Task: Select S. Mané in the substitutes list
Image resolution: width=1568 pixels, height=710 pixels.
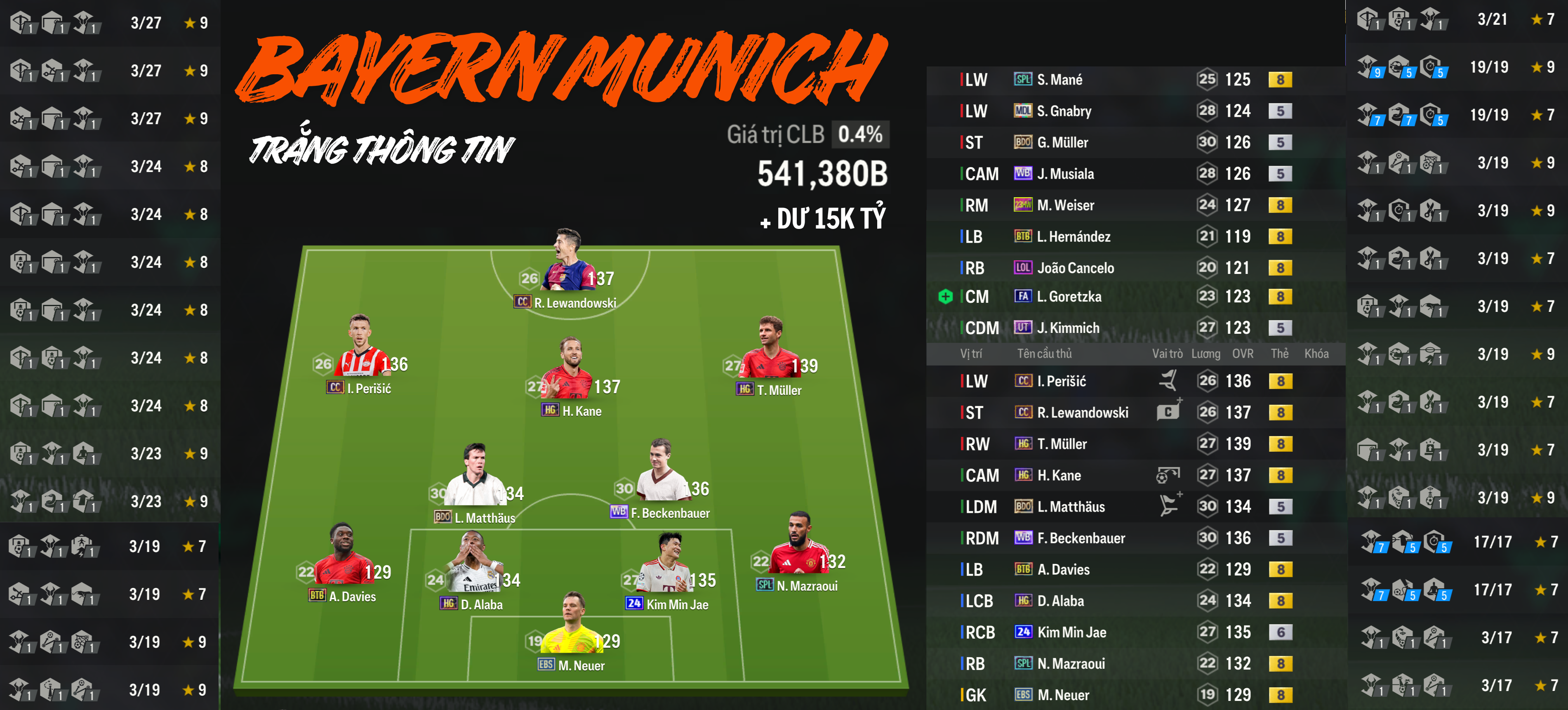Action: point(1059,80)
